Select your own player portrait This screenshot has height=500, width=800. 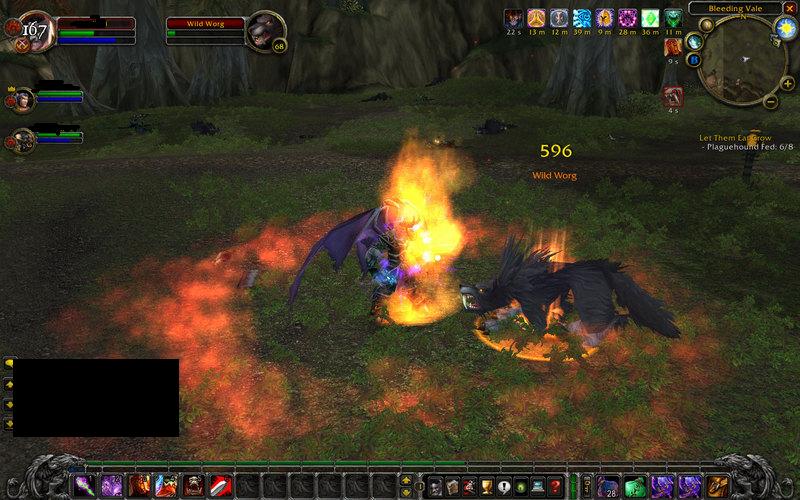[x=34, y=30]
